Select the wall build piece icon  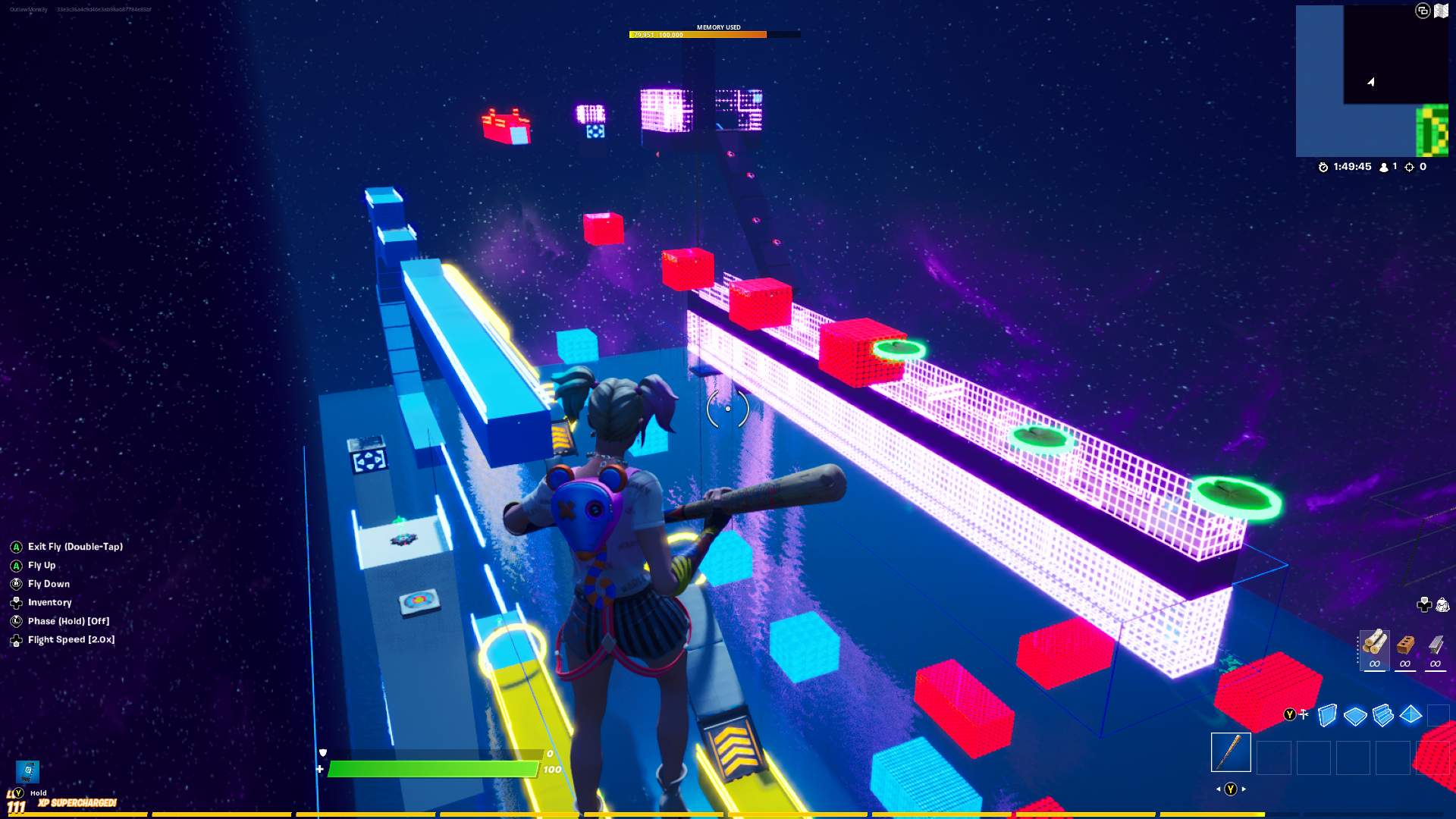[1328, 714]
